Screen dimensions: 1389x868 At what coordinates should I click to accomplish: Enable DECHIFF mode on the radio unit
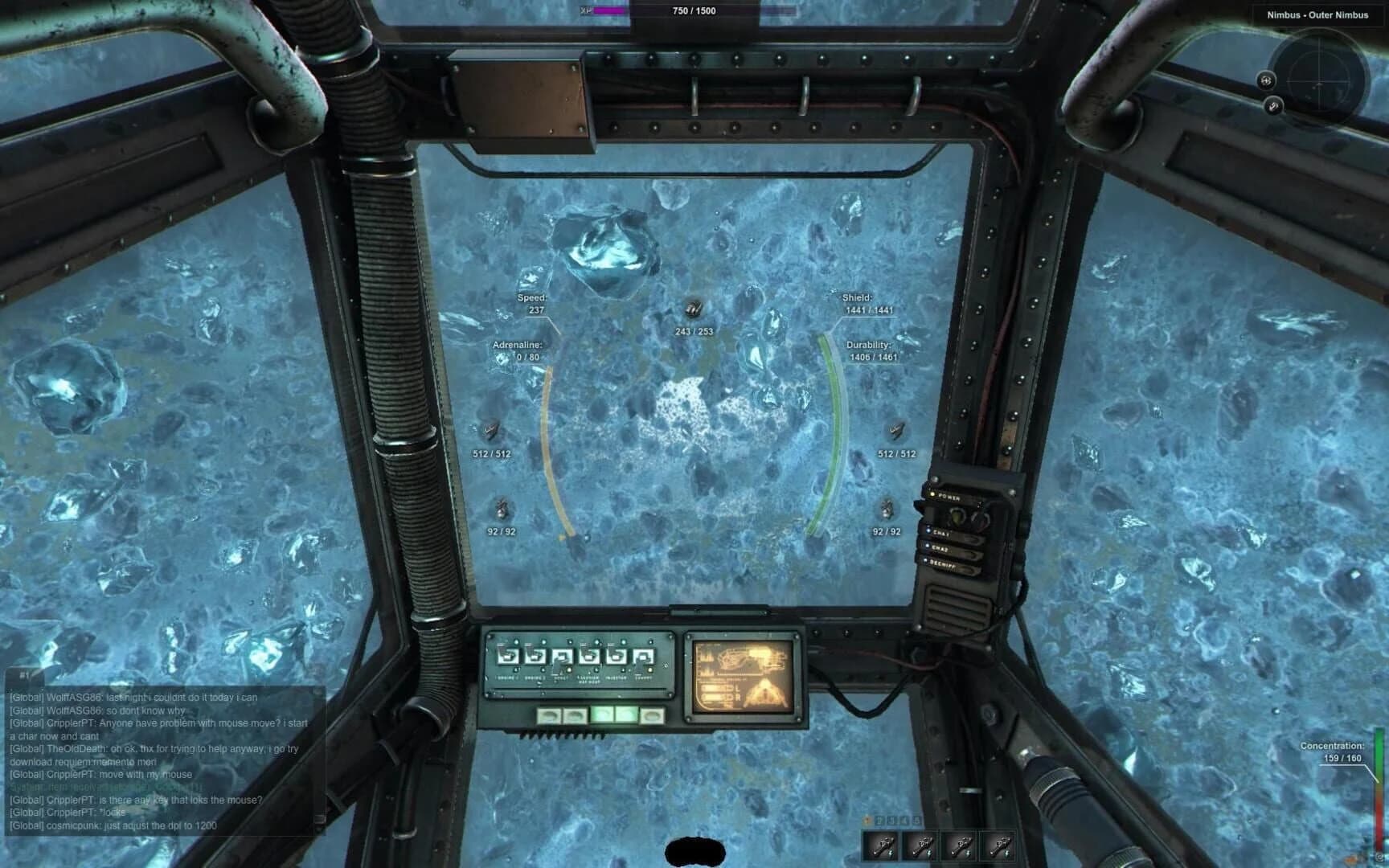[x=942, y=563]
